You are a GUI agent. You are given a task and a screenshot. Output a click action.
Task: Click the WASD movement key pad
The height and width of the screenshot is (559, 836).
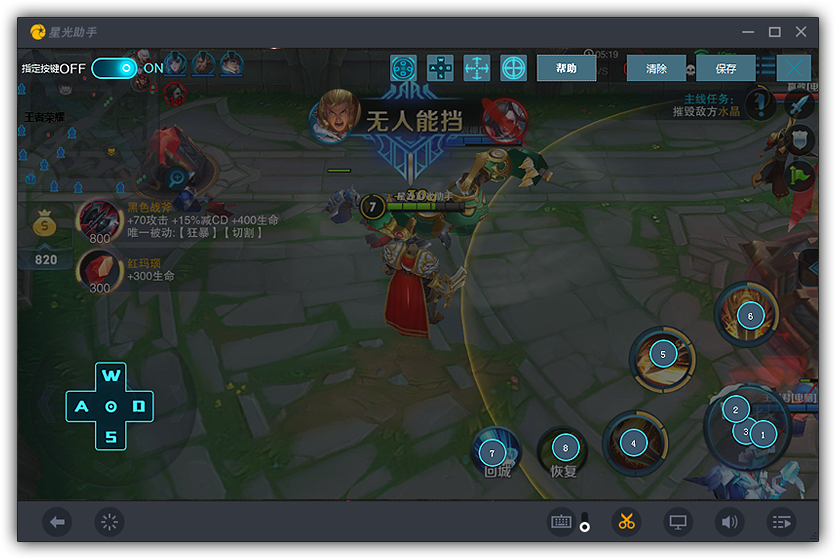tap(111, 406)
